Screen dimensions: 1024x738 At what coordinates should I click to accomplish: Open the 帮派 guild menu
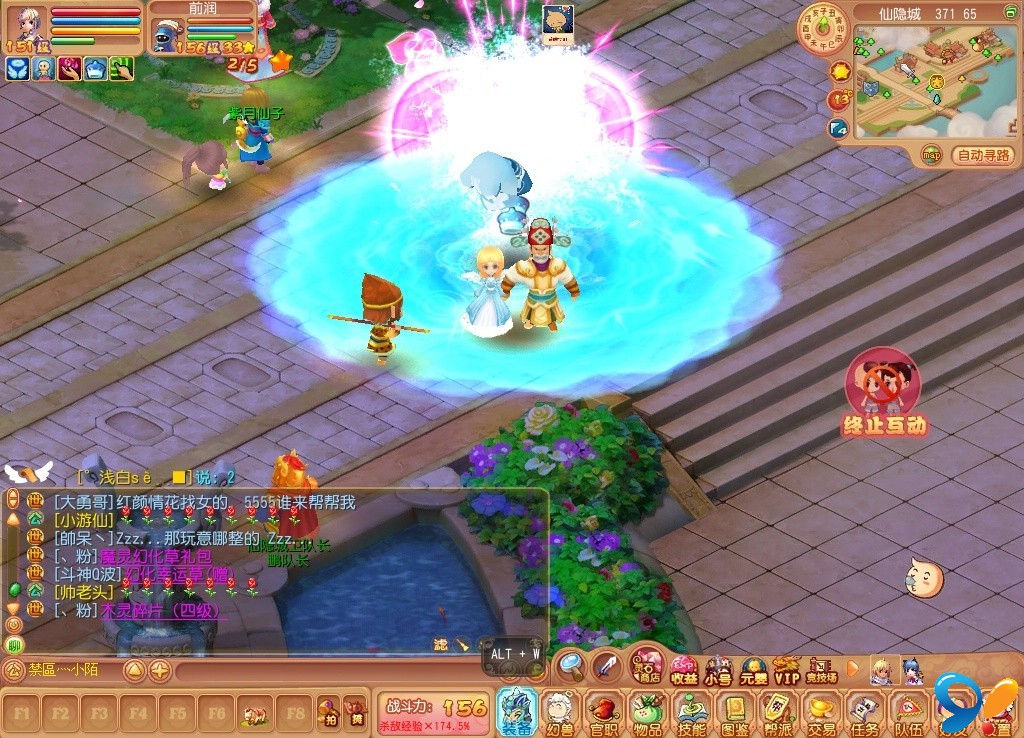click(778, 711)
